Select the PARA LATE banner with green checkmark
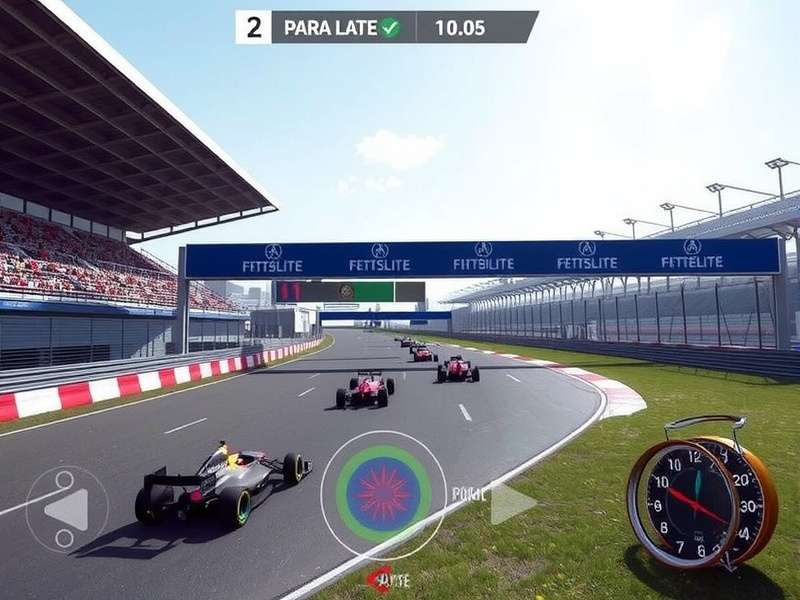Screen dimensions: 800x600 (x=342, y=27)
